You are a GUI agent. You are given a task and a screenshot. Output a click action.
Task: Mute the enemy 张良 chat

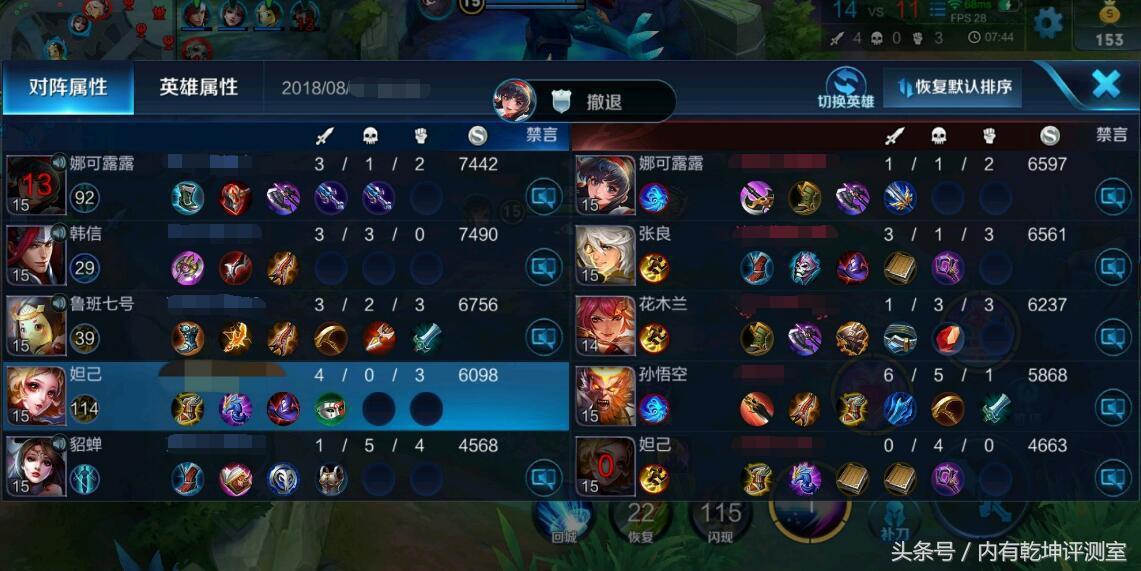1112,267
